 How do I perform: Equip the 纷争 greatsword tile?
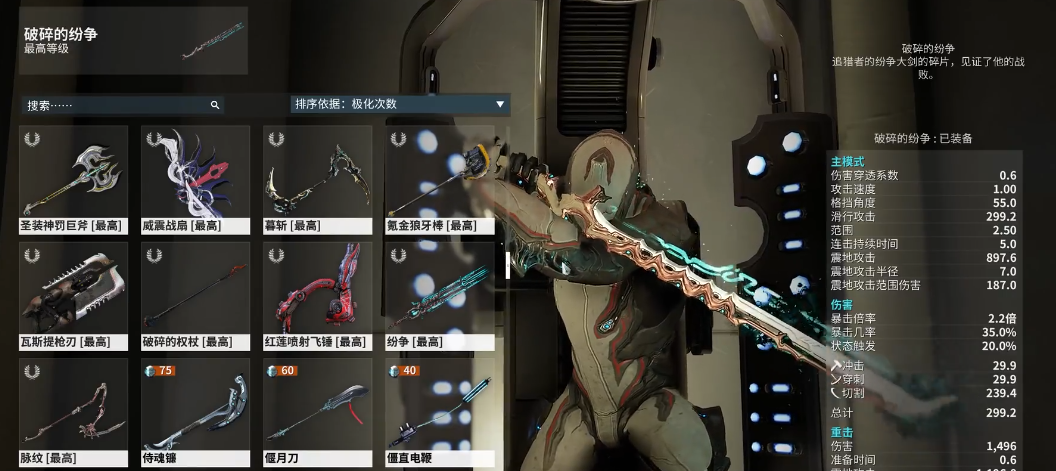pyautogui.click(x=438, y=295)
